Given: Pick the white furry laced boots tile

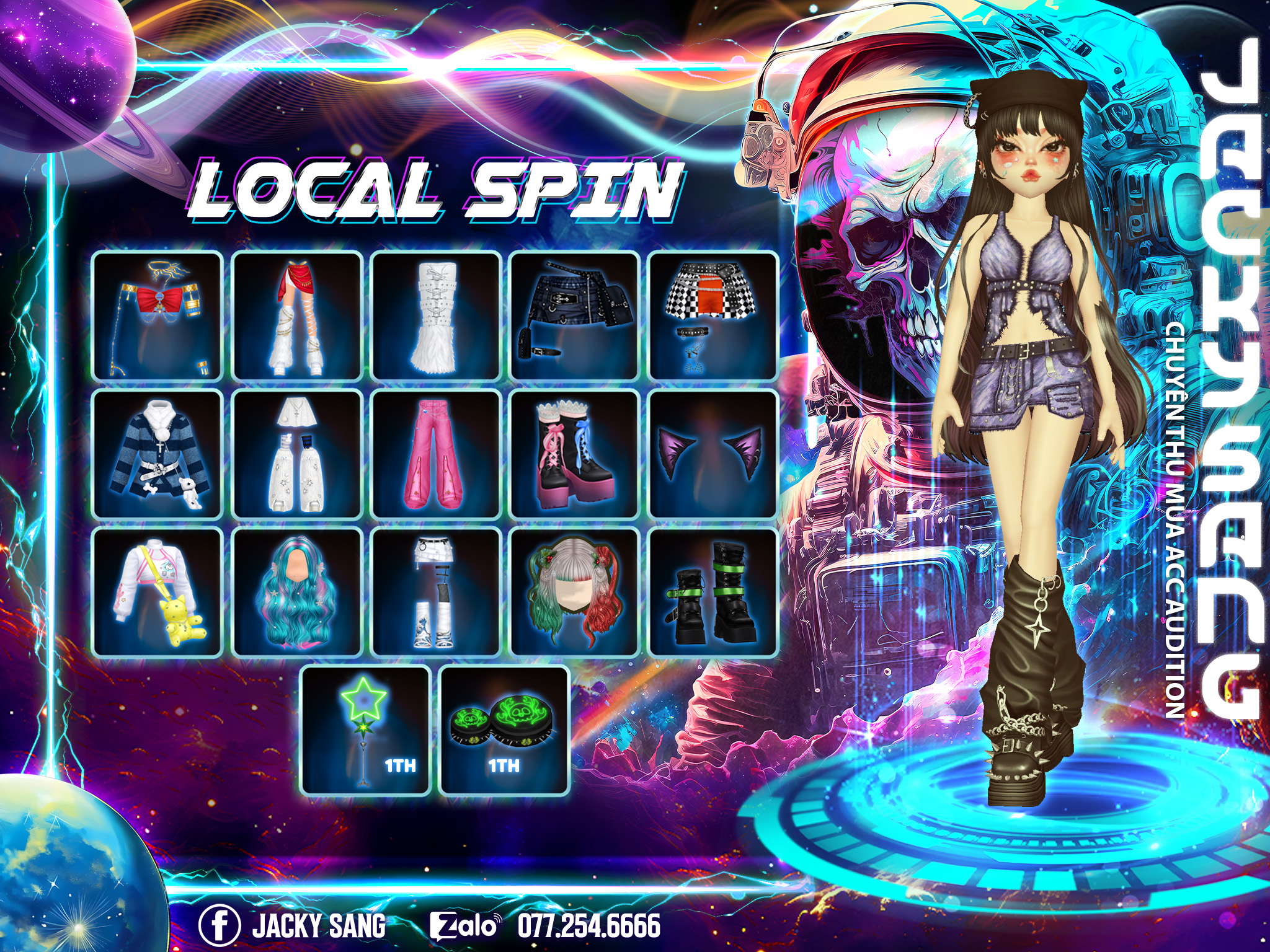Looking at the screenshot, I should coord(435,315).
